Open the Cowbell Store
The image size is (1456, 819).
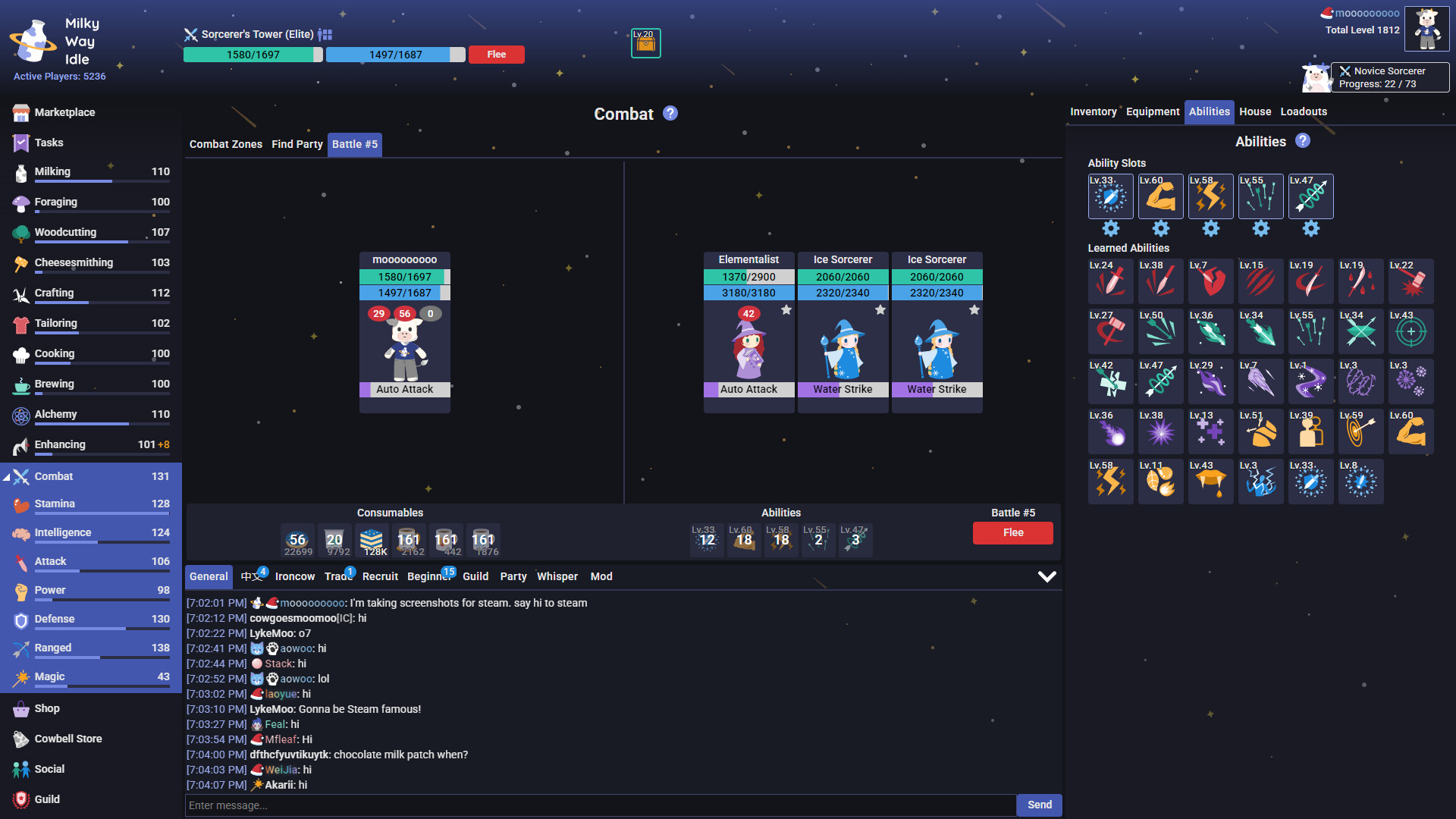point(67,738)
